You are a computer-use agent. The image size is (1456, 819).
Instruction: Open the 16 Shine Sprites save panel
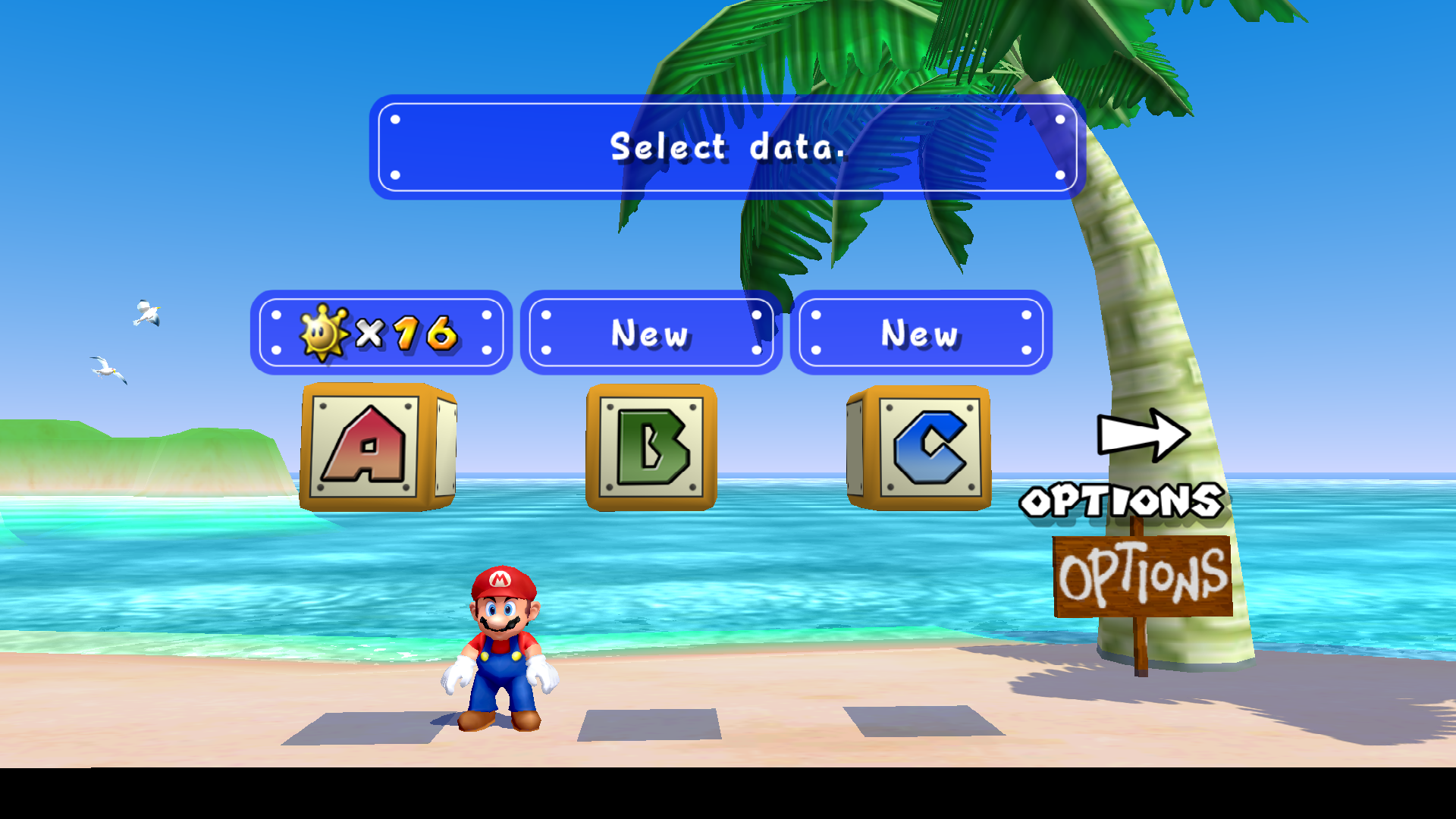click(x=381, y=332)
